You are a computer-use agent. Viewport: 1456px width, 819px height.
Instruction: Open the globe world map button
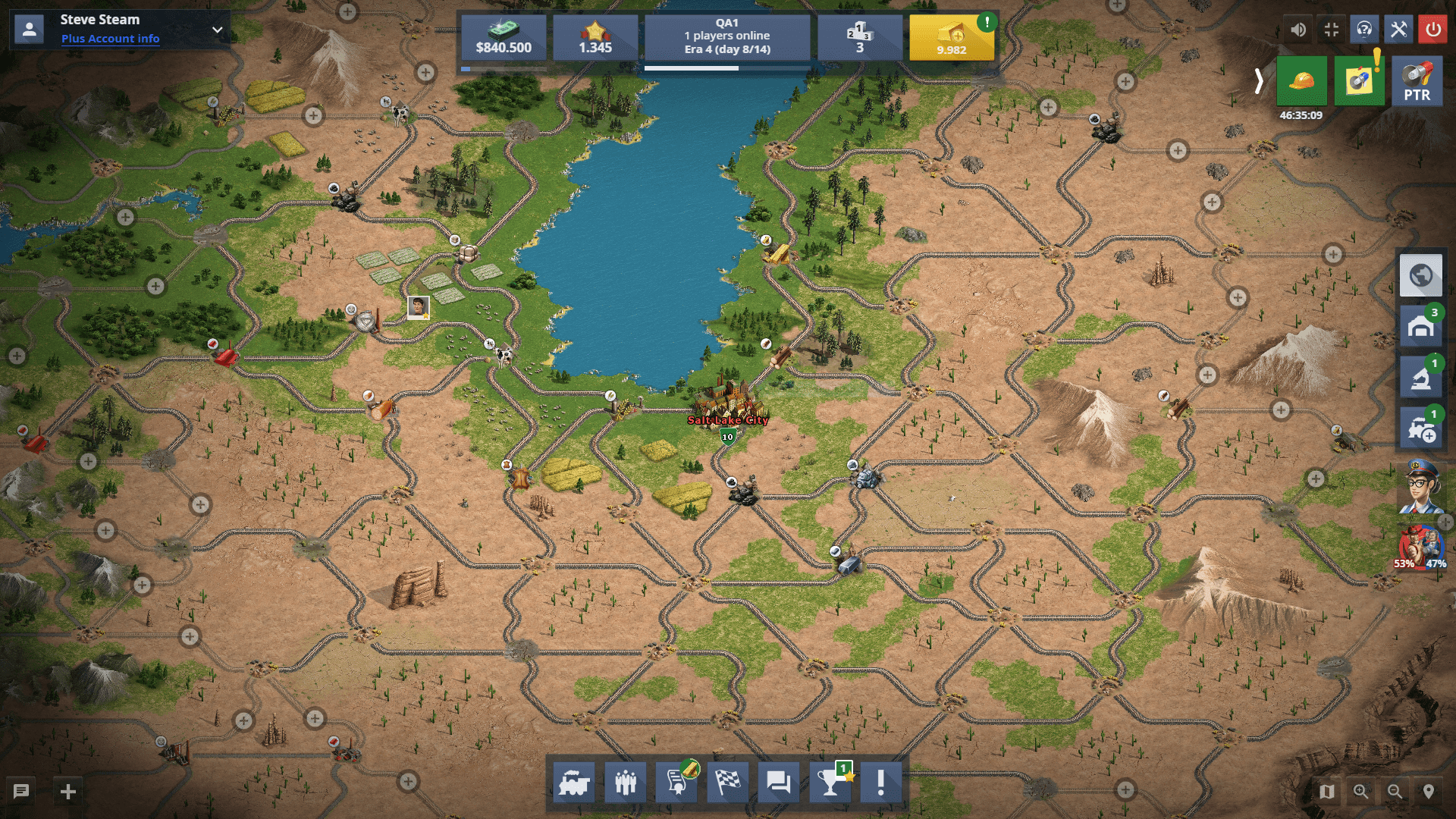(x=1420, y=275)
